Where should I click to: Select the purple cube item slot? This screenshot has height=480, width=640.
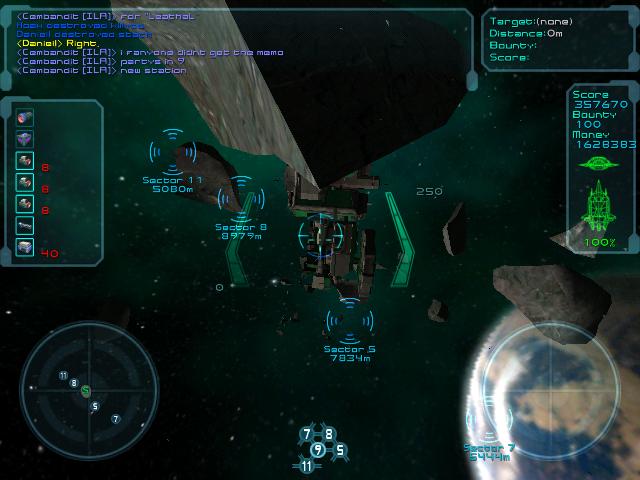click(x=26, y=138)
